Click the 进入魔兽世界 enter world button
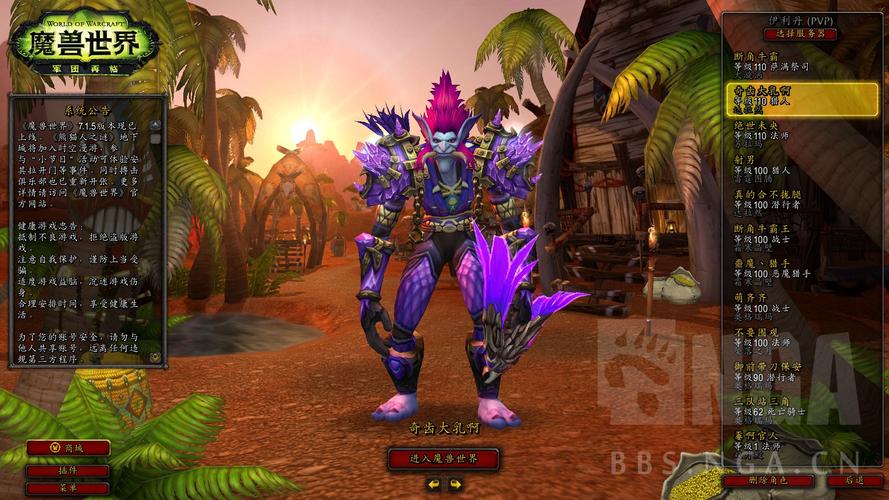 click(443, 459)
